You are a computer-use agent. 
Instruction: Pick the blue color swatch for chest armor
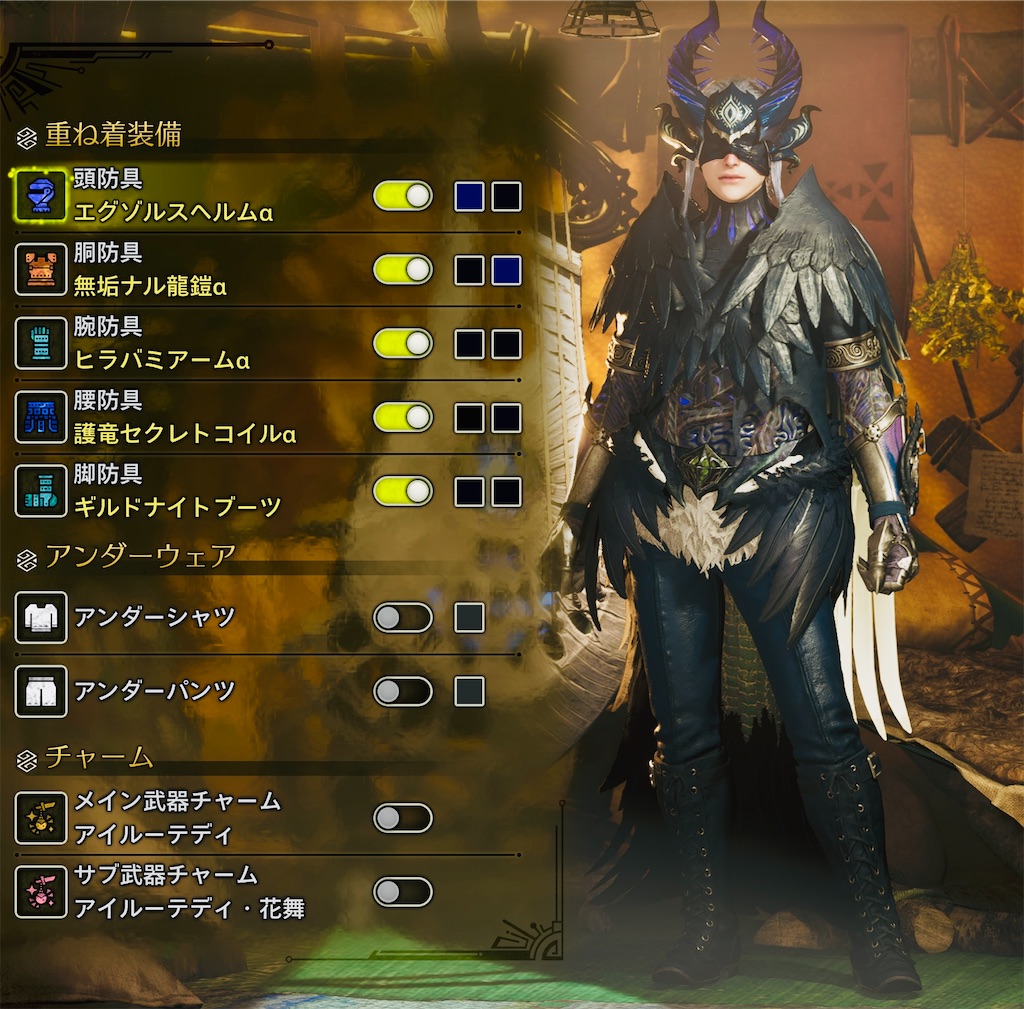tap(506, 270)
